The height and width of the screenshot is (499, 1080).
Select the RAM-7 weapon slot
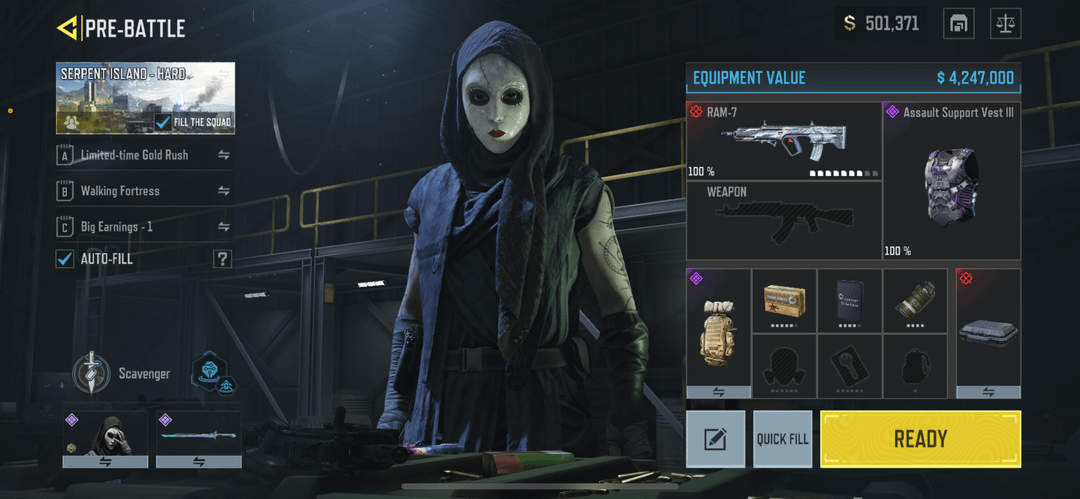783,140
